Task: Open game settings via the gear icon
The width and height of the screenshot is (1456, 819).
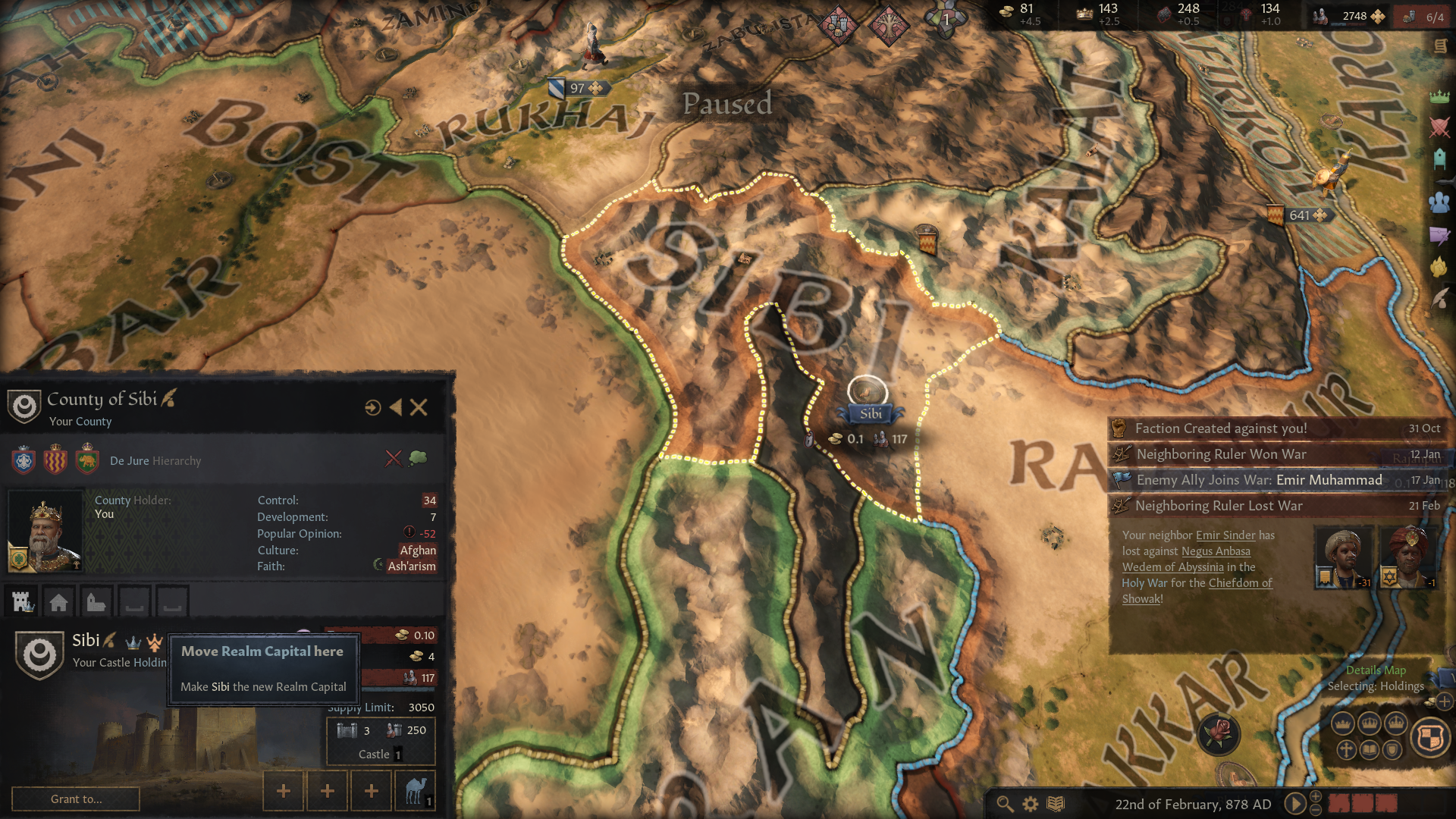Action: tap(1029, 805)
